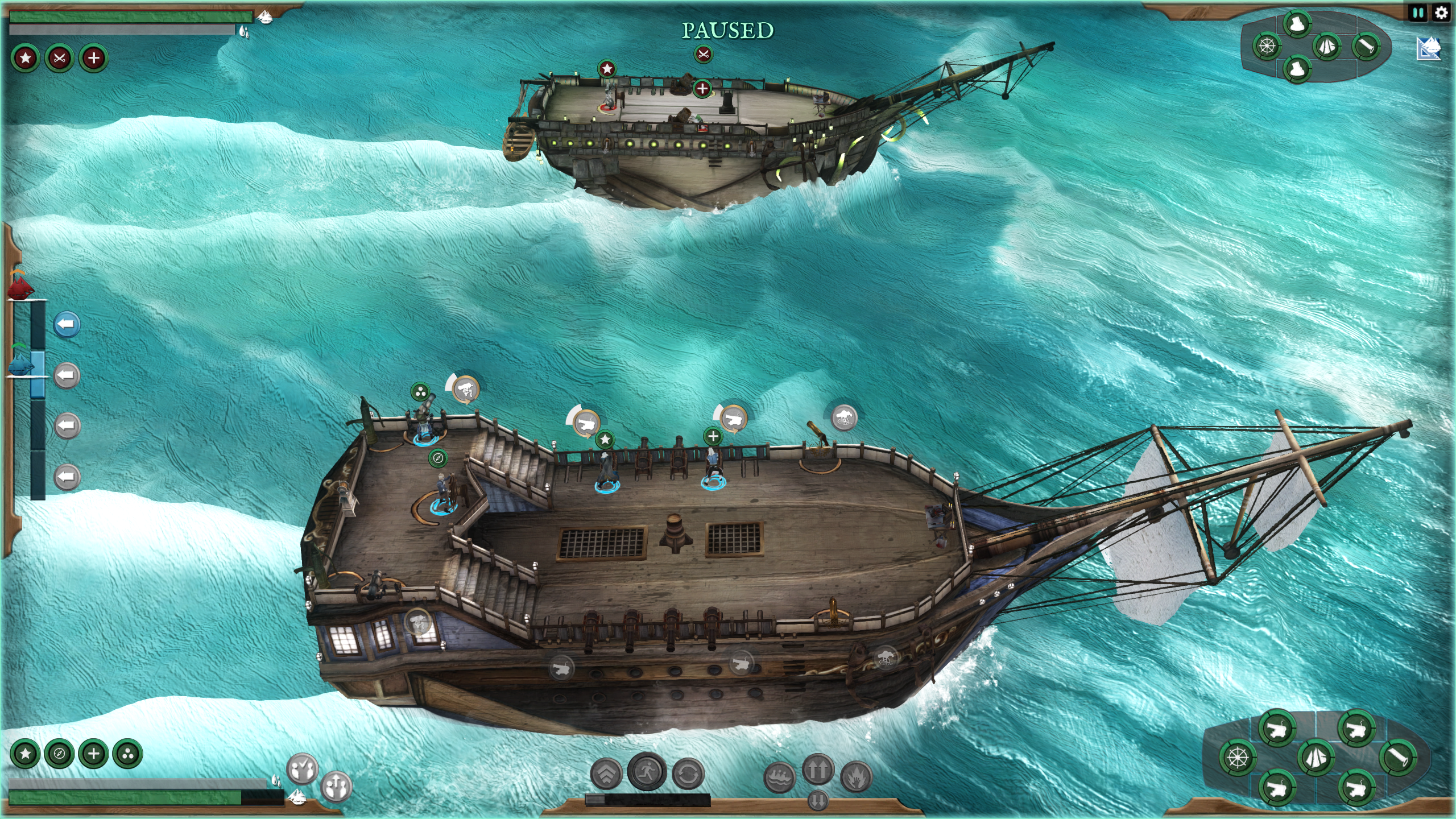This screenshot has width=1456, height=819.
Task: Click the double up-arrows button
Action: click(818, 770)
